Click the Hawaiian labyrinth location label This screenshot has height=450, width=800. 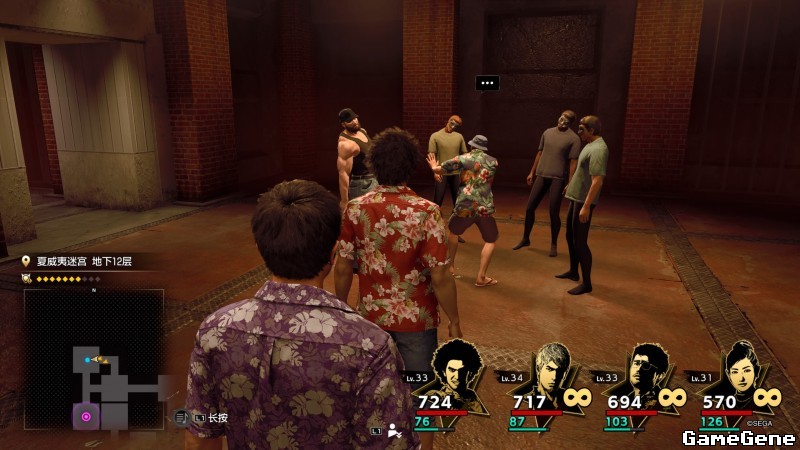pyautogui.click(x=84, y=261)
